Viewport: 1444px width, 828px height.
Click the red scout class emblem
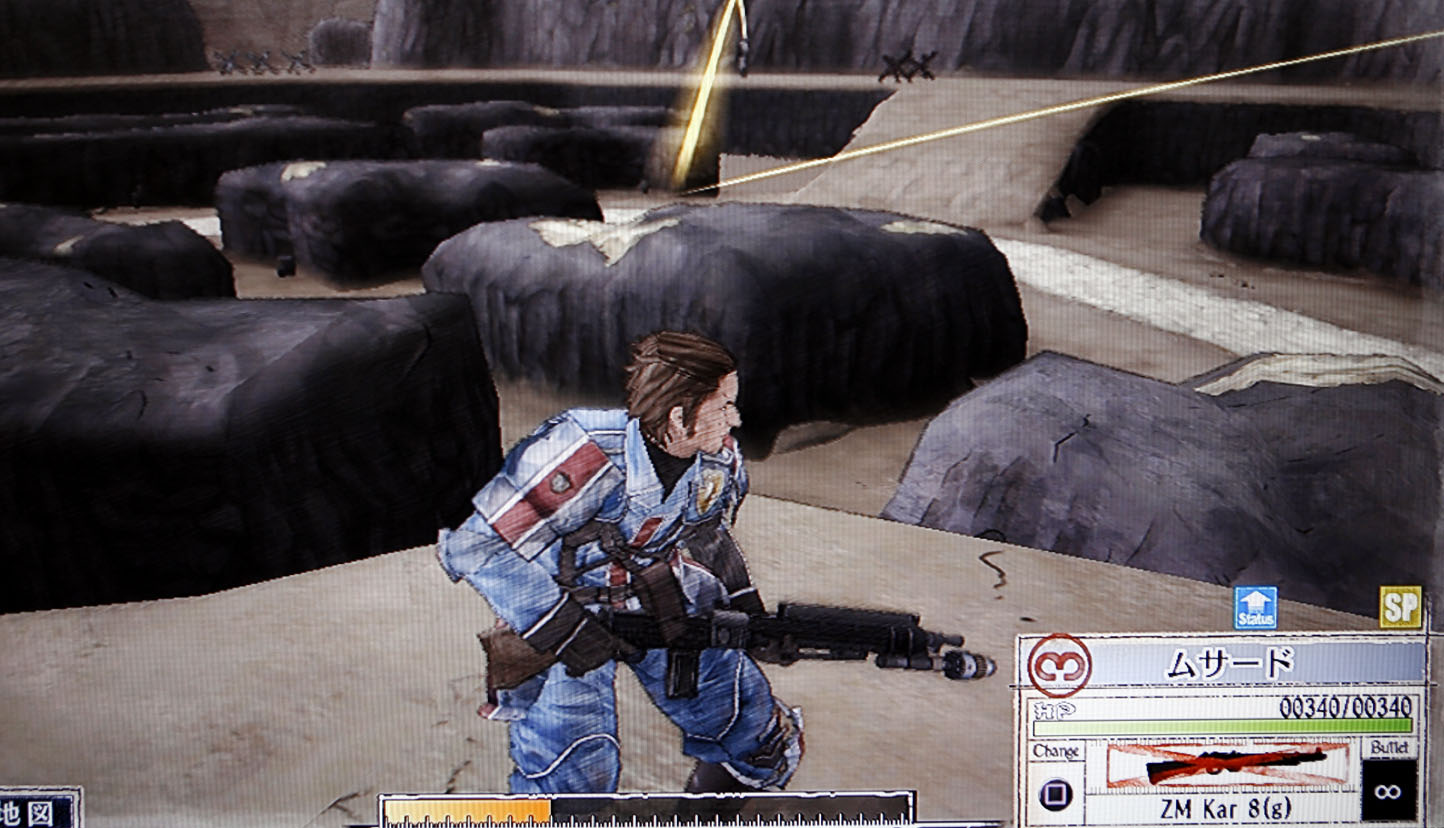(1059, 665)
